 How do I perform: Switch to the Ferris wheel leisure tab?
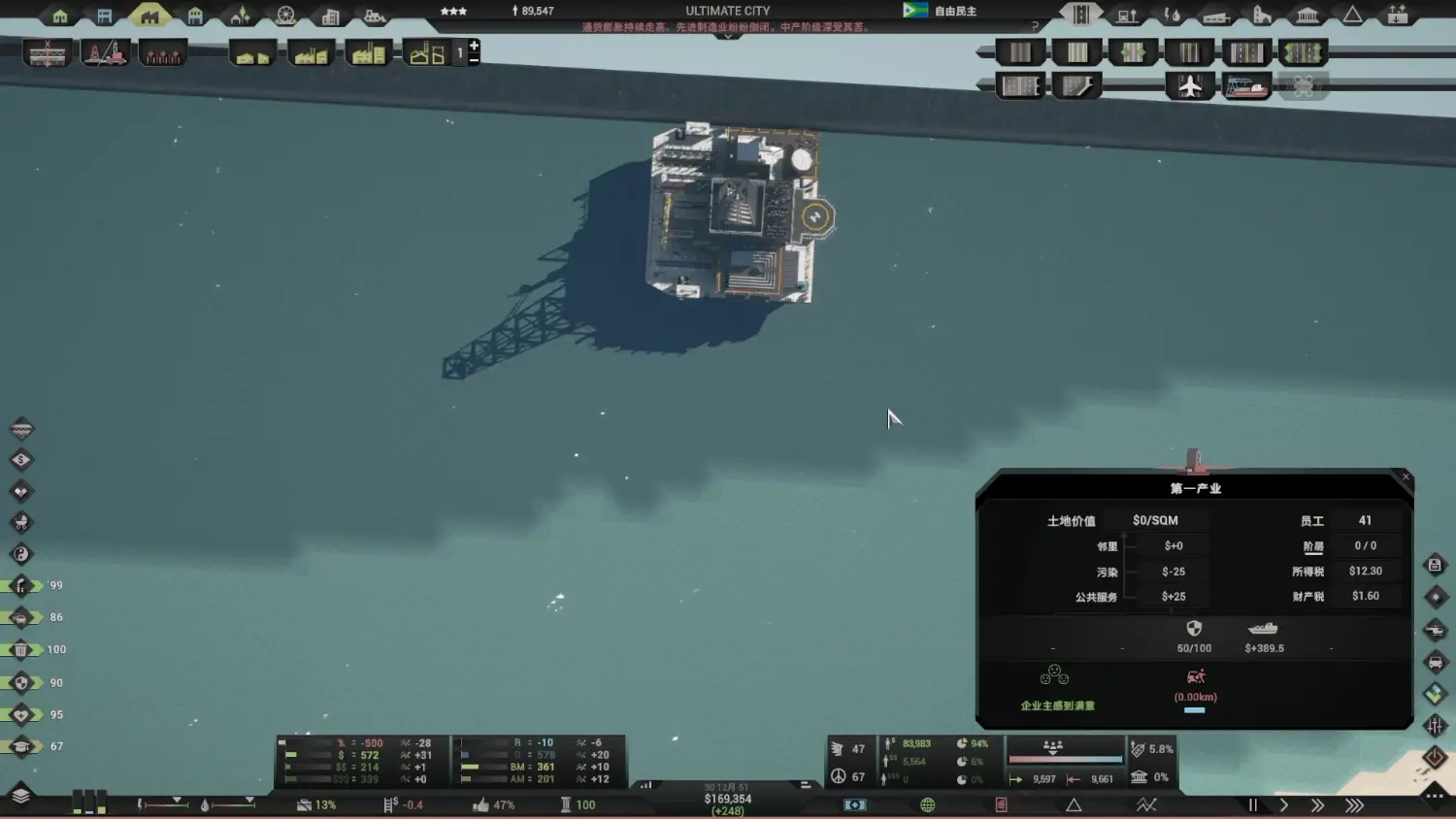[285, 16]
